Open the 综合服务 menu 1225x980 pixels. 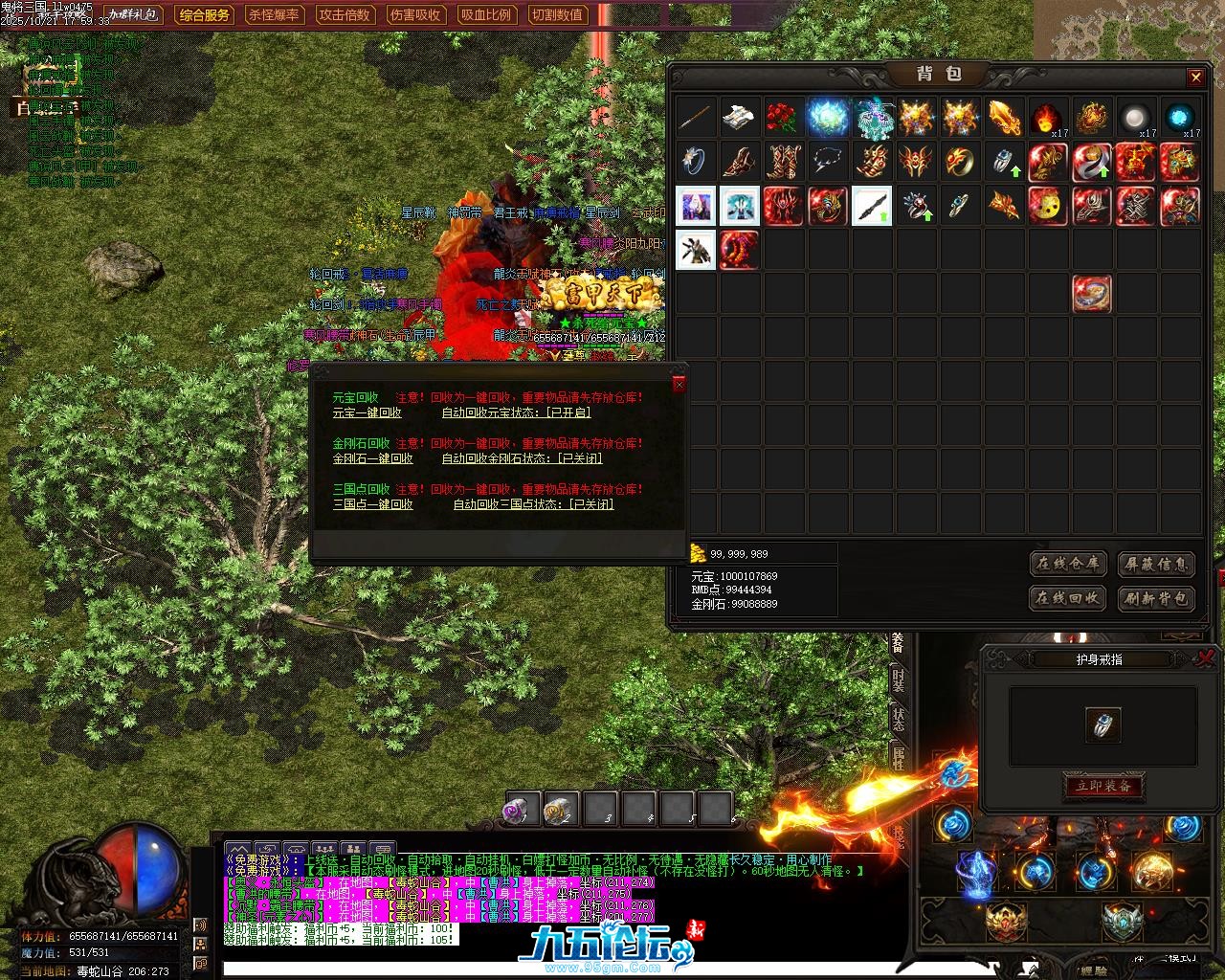pos(205,15)
